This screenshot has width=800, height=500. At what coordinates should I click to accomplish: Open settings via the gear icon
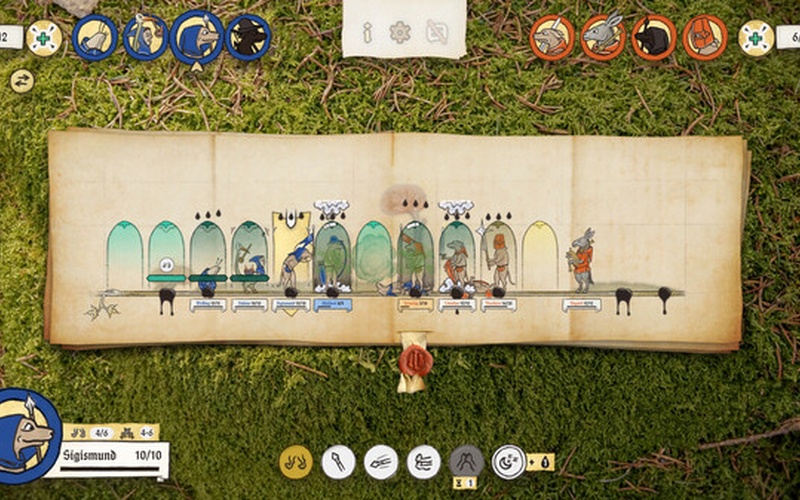[400, 33]
